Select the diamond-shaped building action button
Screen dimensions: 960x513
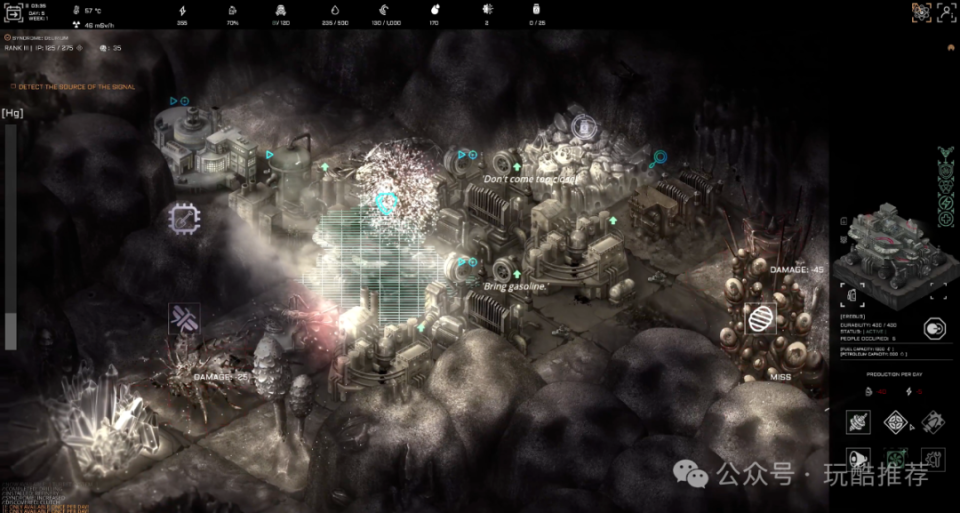point(895,422)
